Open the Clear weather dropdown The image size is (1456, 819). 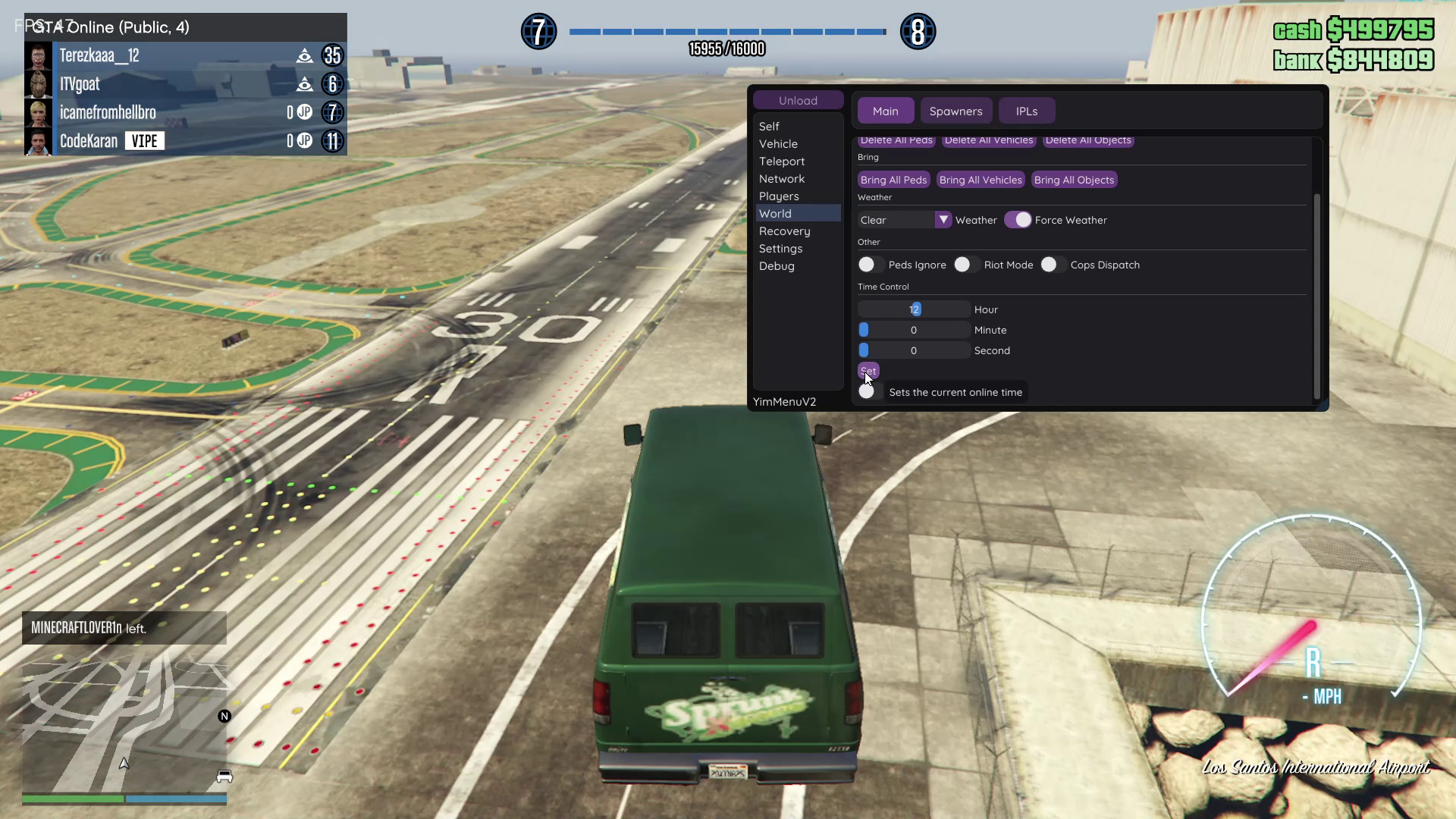(943, 220)
